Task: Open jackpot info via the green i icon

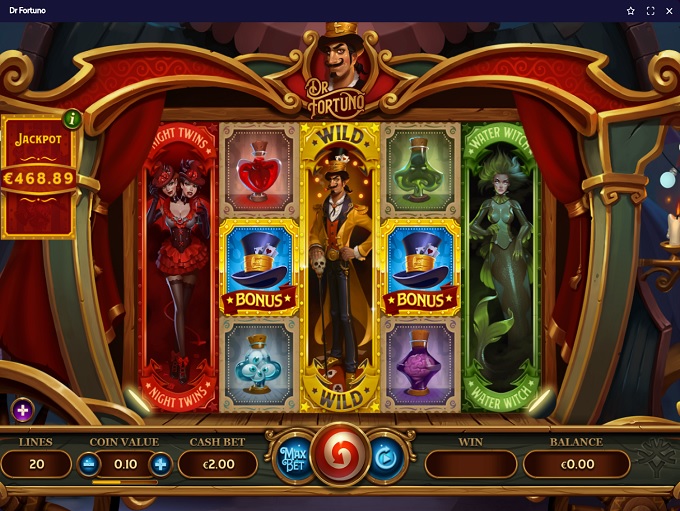Action: click(72, 119)
